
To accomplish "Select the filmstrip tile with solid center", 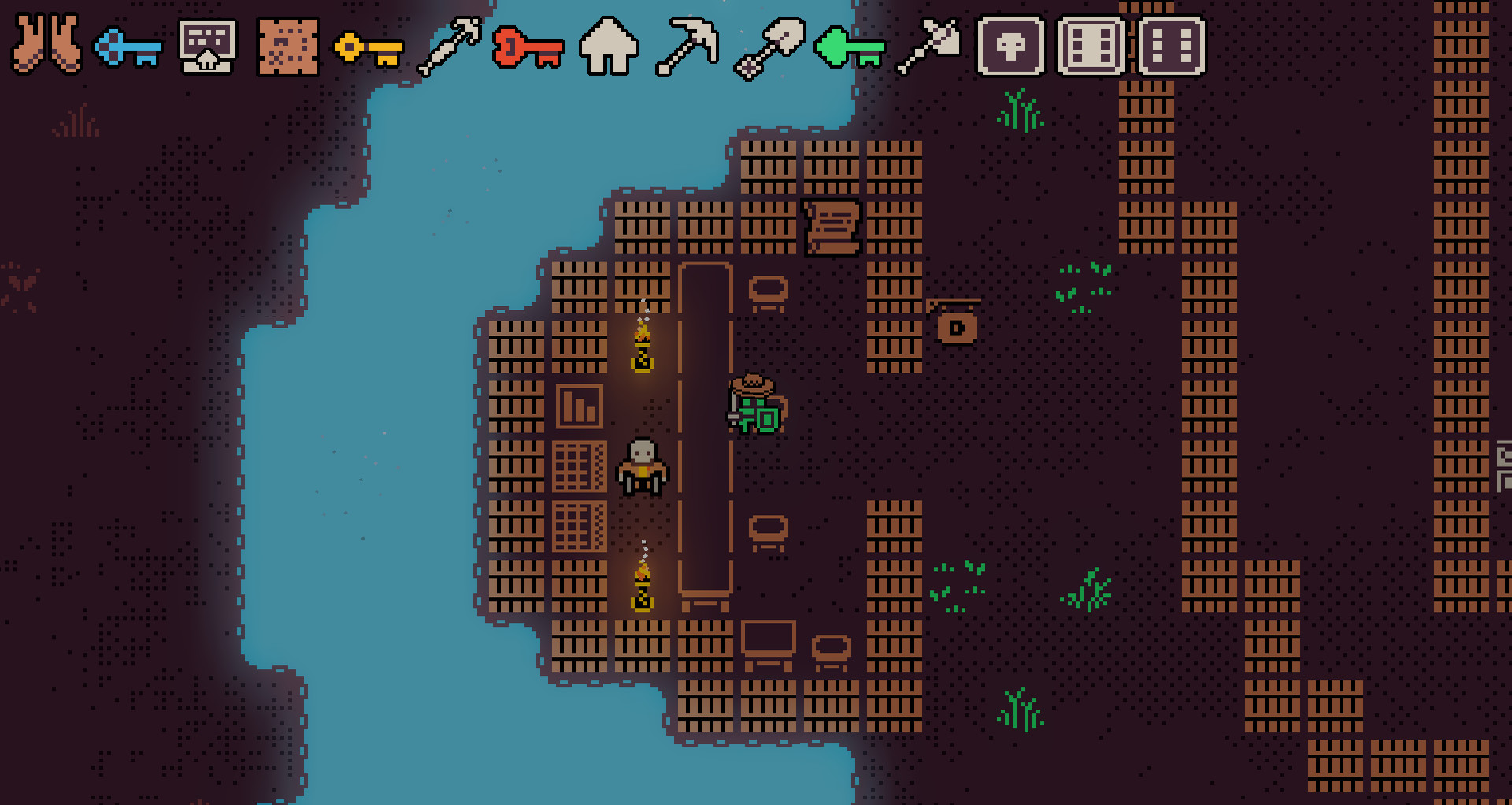I will pyautogui.click(x=1091, y=47).
